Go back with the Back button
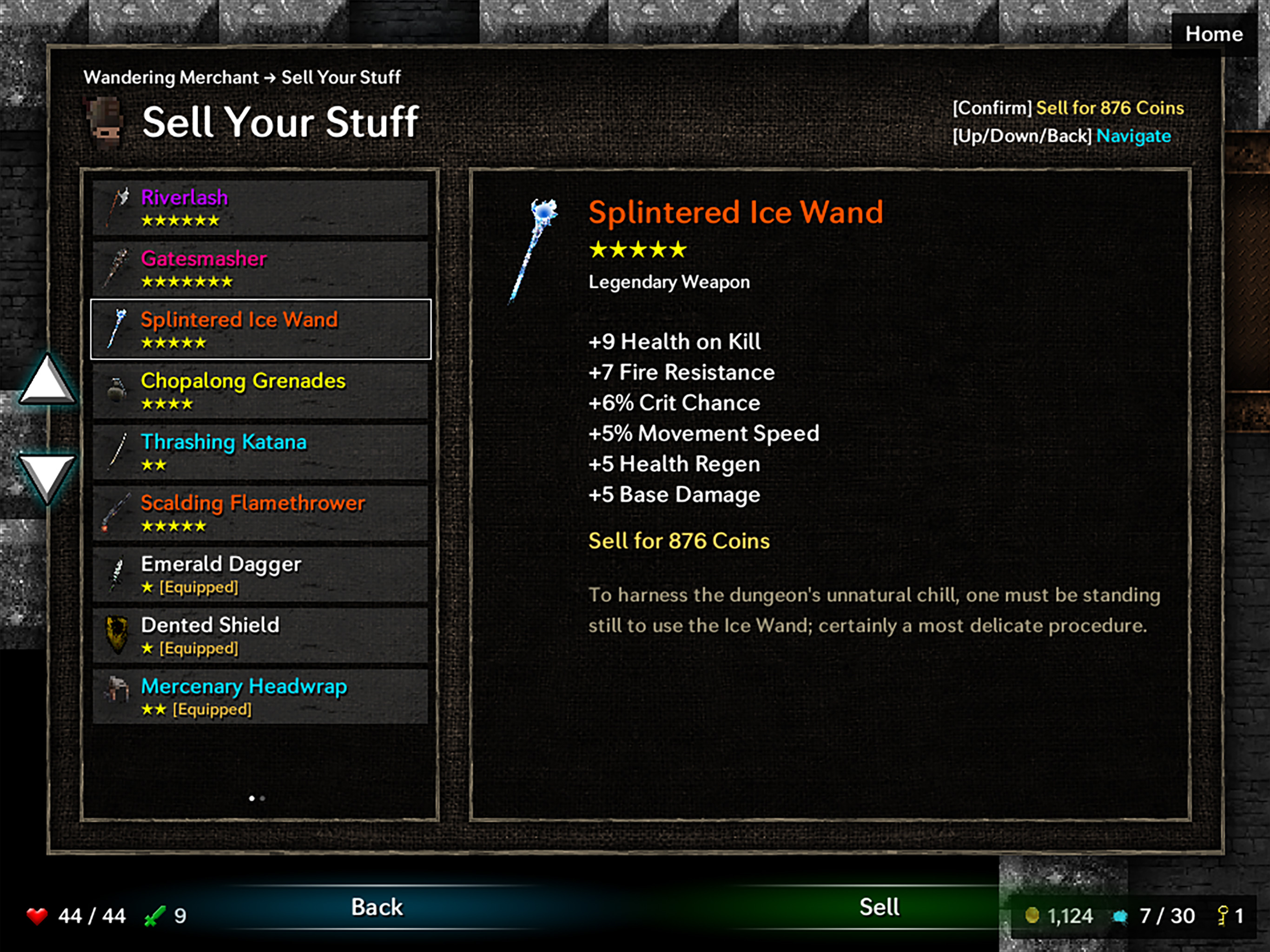Screen dimensions: 1270x952 click(x=377, y=907)
